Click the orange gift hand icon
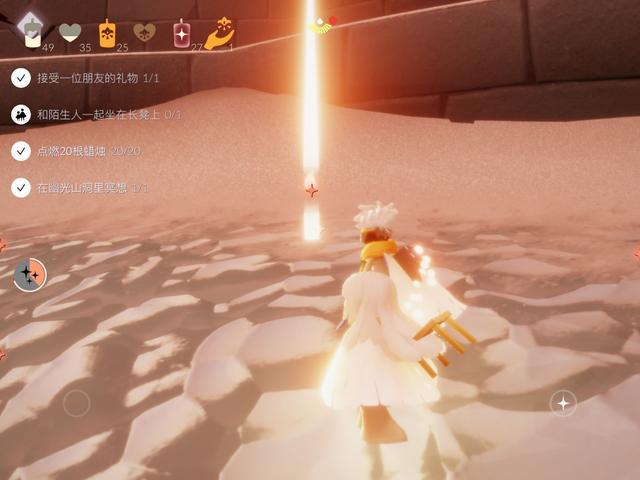Viewport: 640px width, 480px height. pos(219,32)
